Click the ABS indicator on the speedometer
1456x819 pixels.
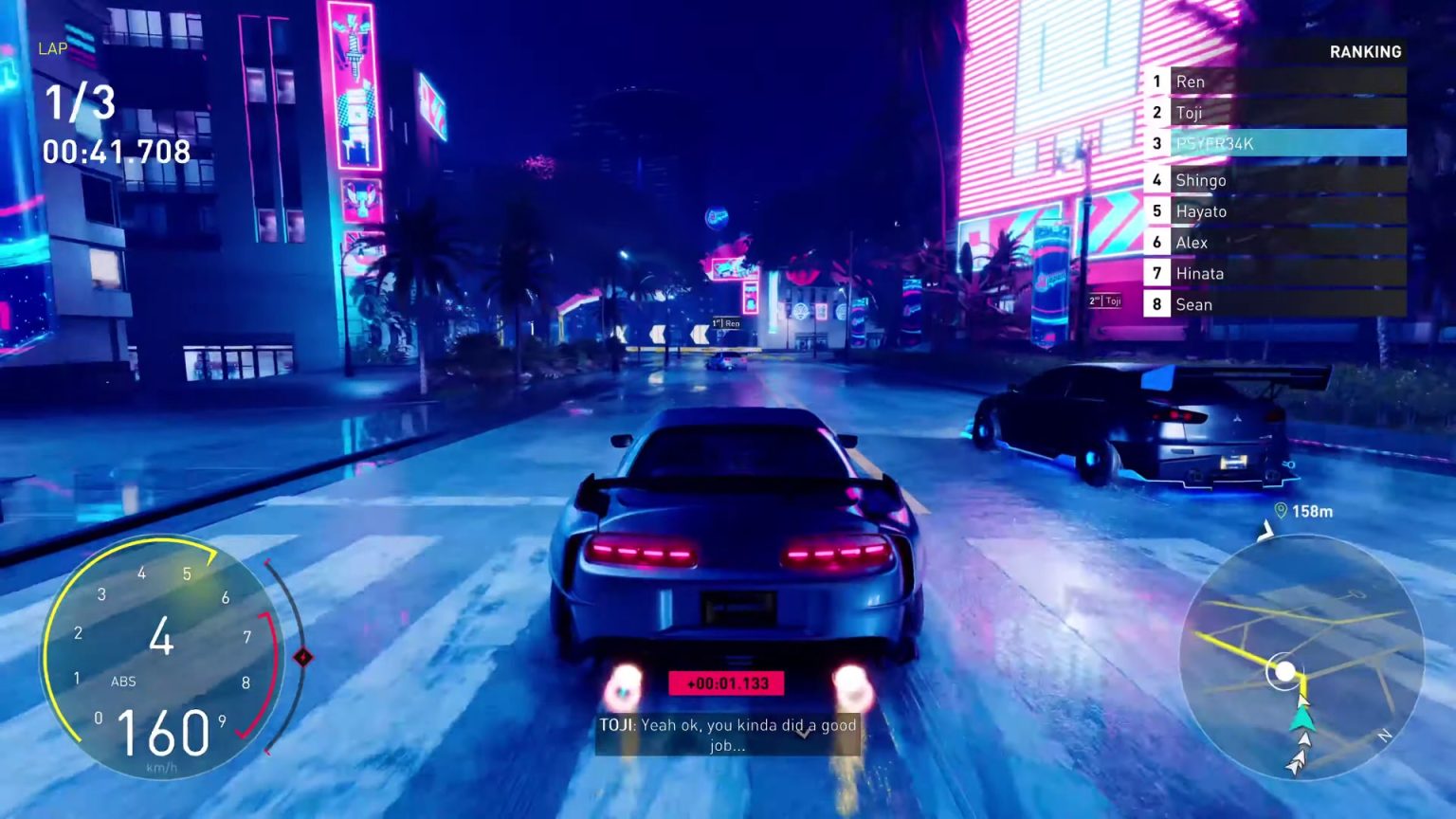pos(124,681)
